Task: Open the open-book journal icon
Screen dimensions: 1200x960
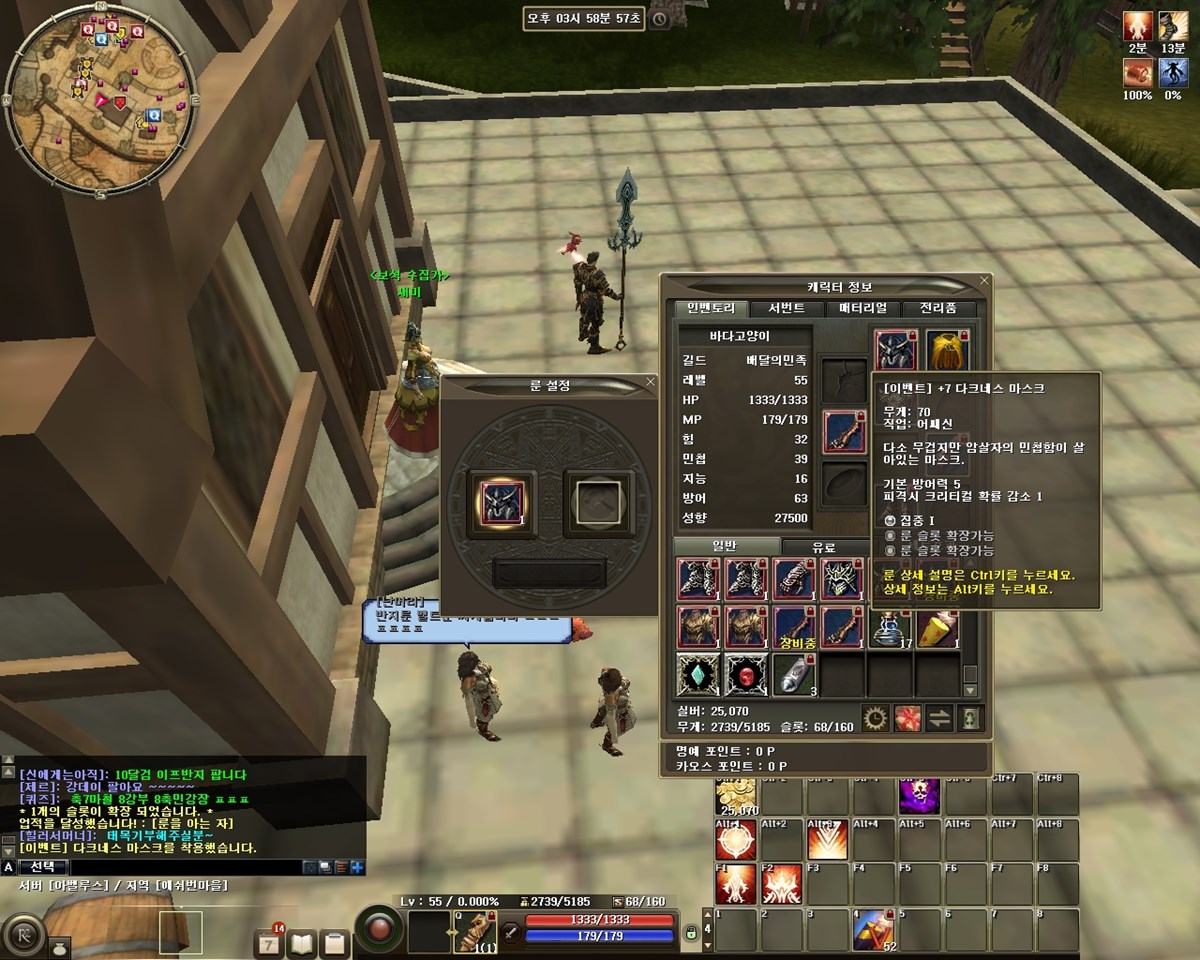Action: click(302, 942)
